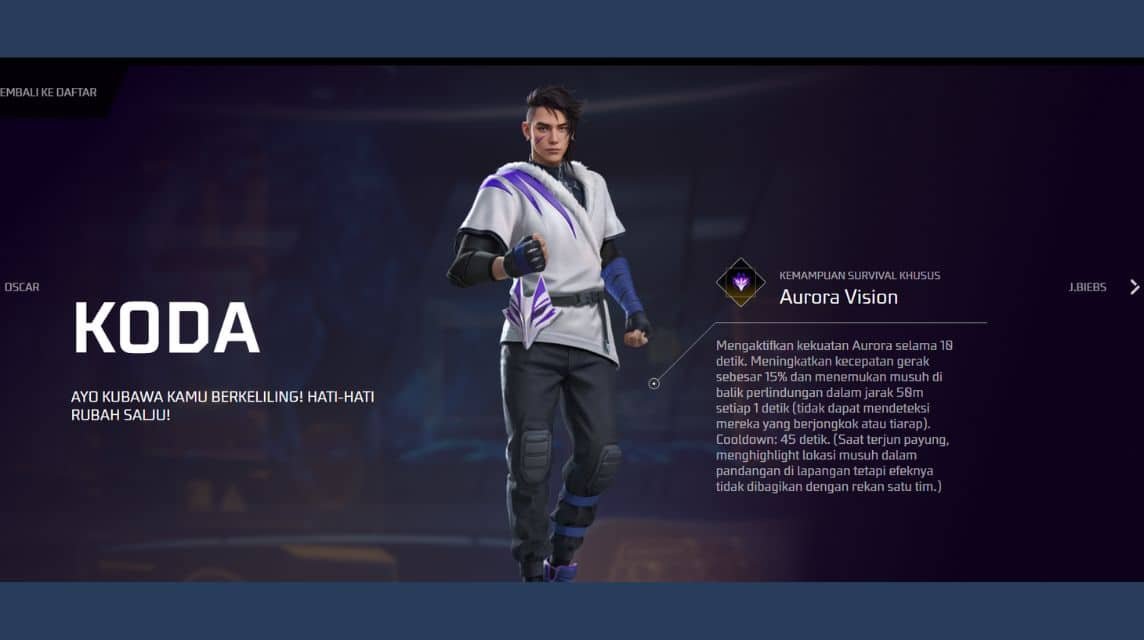Go back via Kembali Ke Daftar
The image size is (1144, 640).
49,93
